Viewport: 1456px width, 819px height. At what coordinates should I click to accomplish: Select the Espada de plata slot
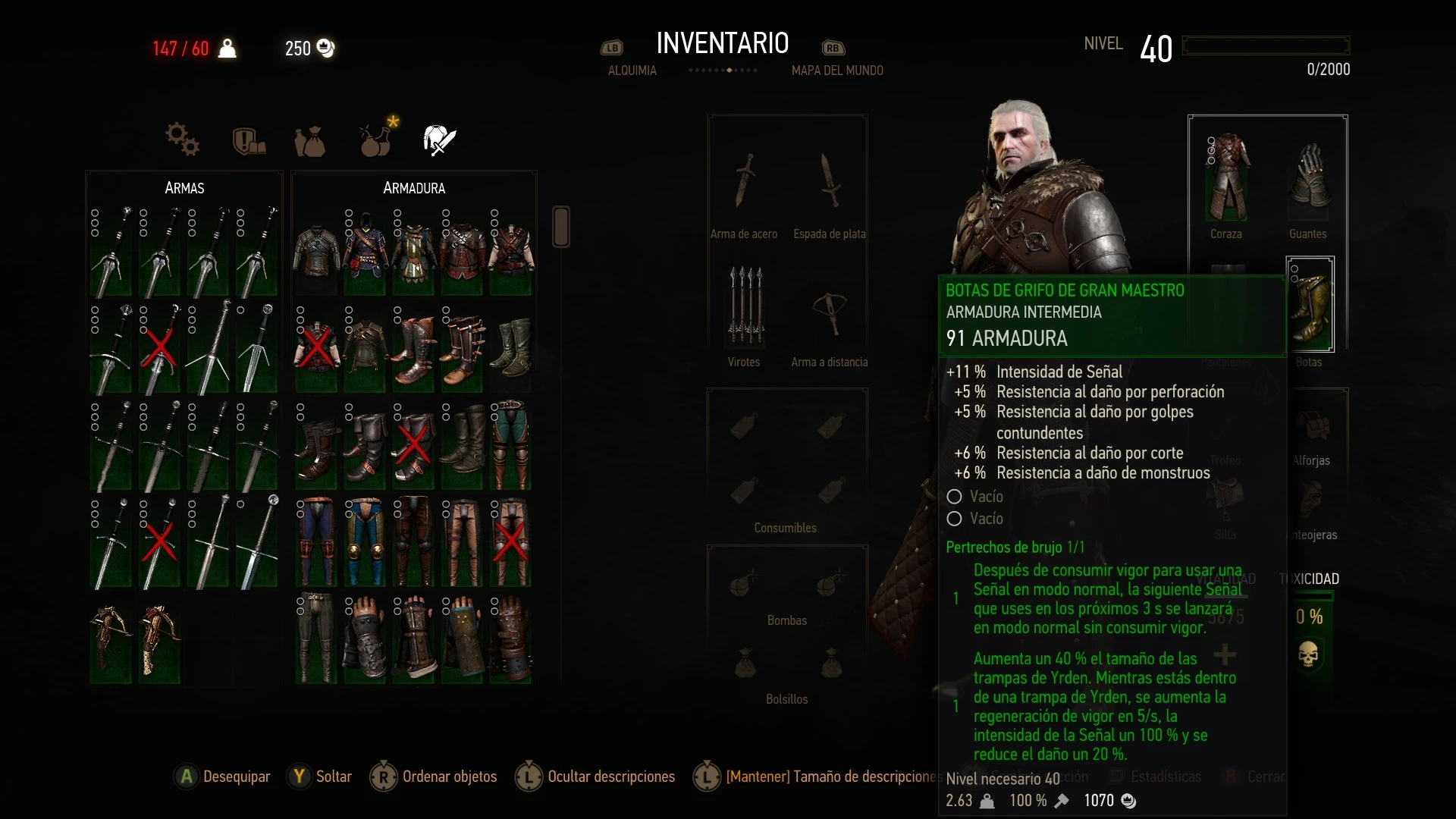coord(829,182)
